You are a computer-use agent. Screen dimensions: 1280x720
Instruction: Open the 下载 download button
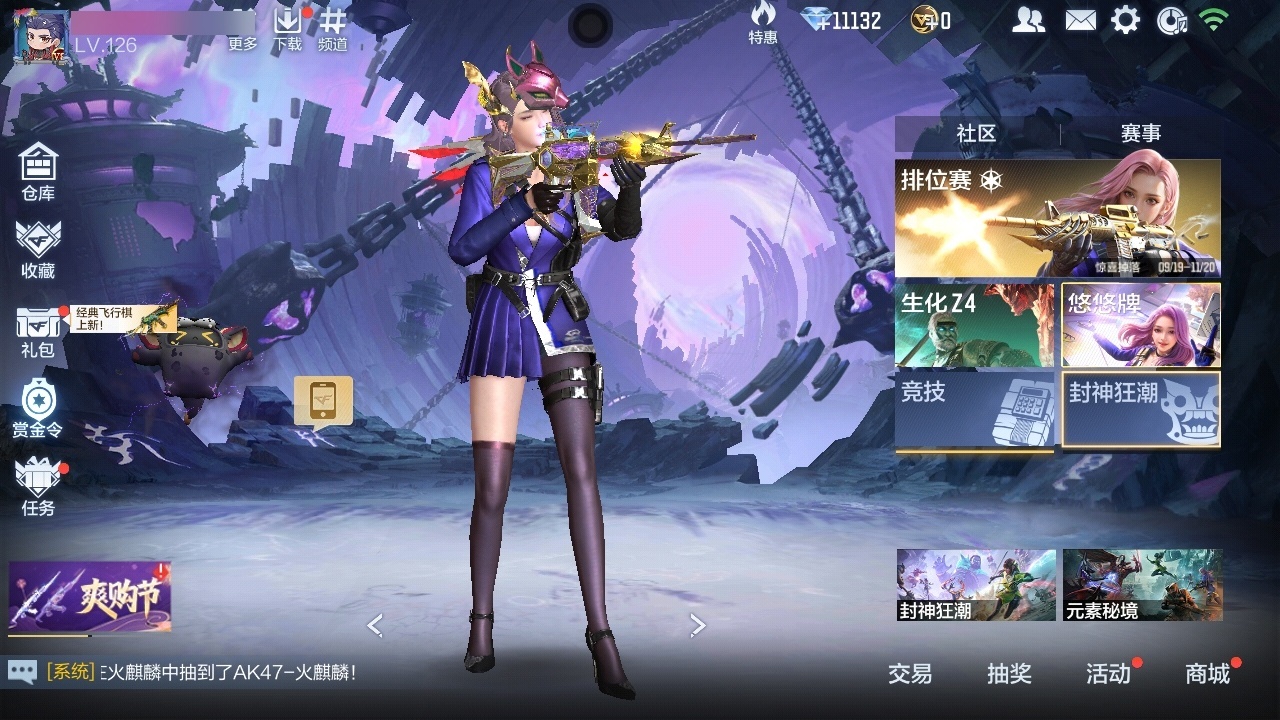(288, 29)
